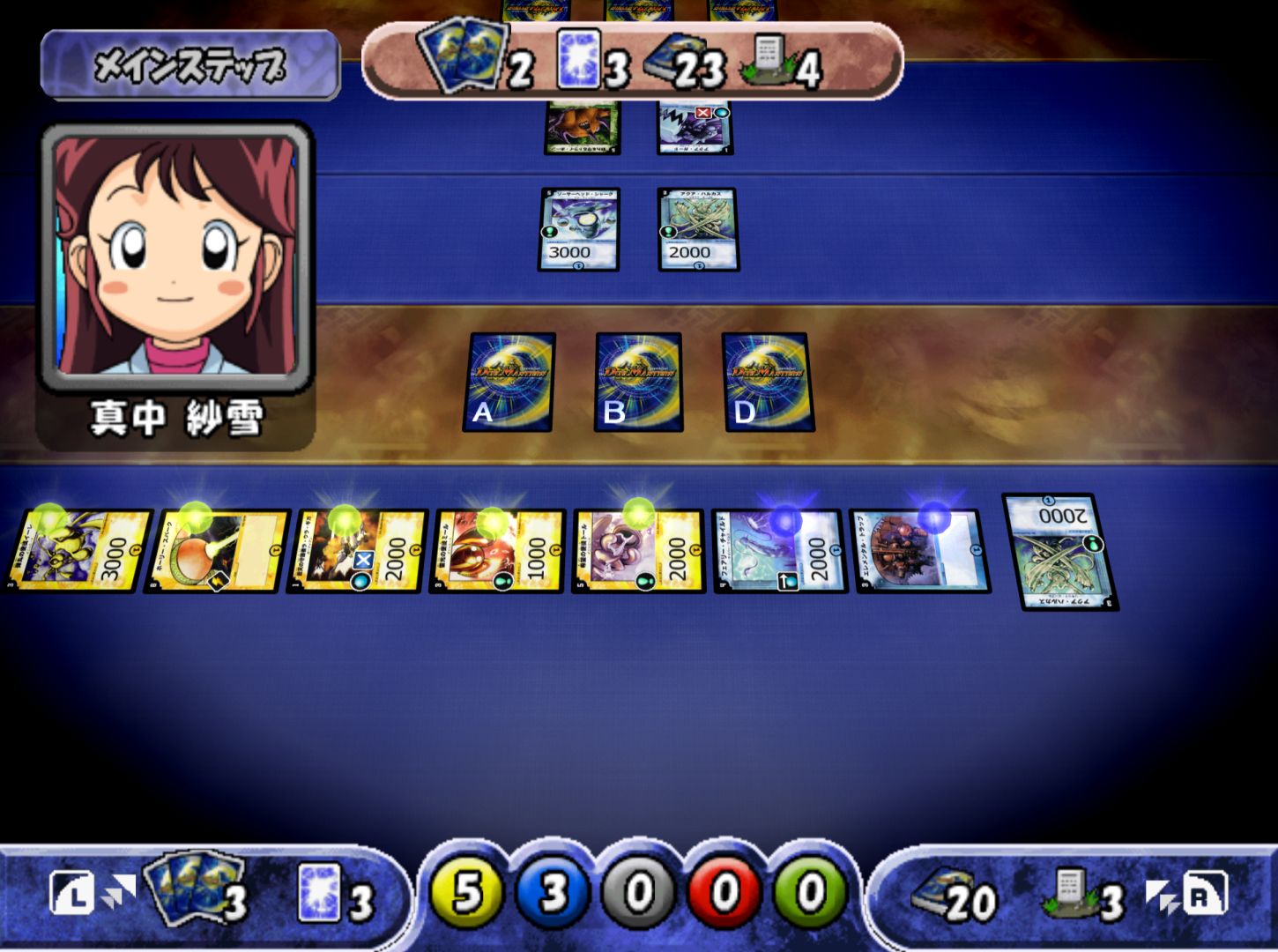
Task: Select the blue mana card without power
Action: (x=920, y=550)
